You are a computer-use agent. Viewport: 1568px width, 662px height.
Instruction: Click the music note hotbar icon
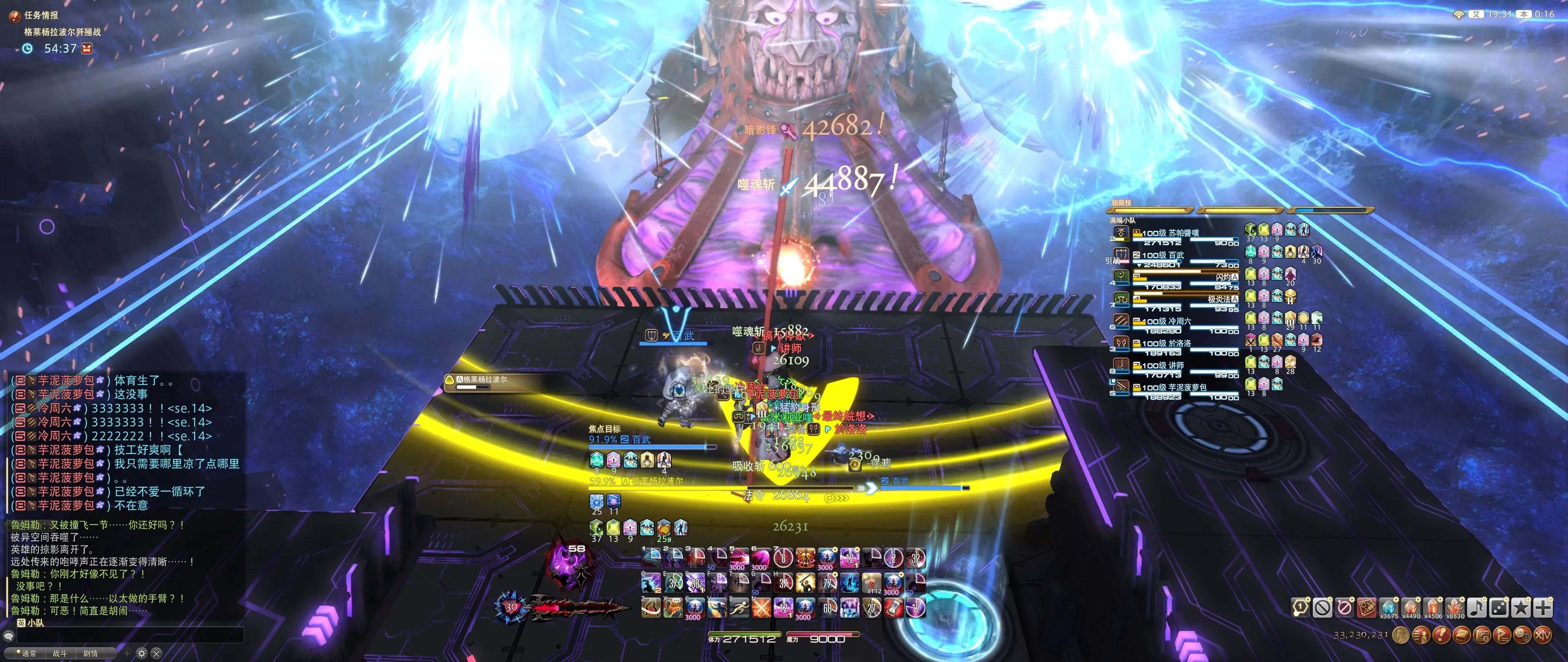click(1476, 607)
